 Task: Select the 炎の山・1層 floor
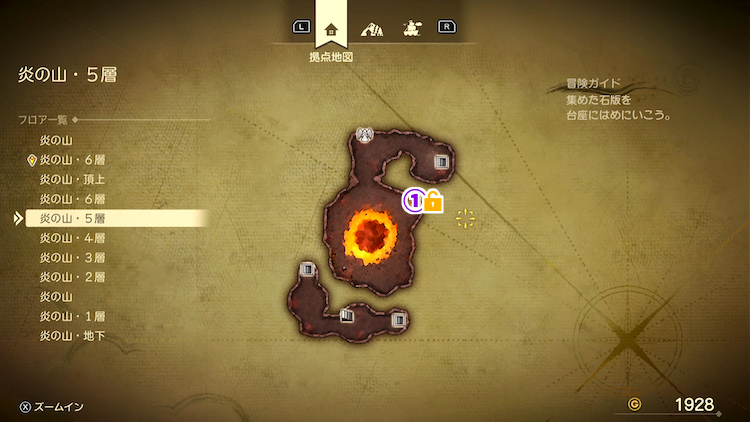click(x=73, y=316)
